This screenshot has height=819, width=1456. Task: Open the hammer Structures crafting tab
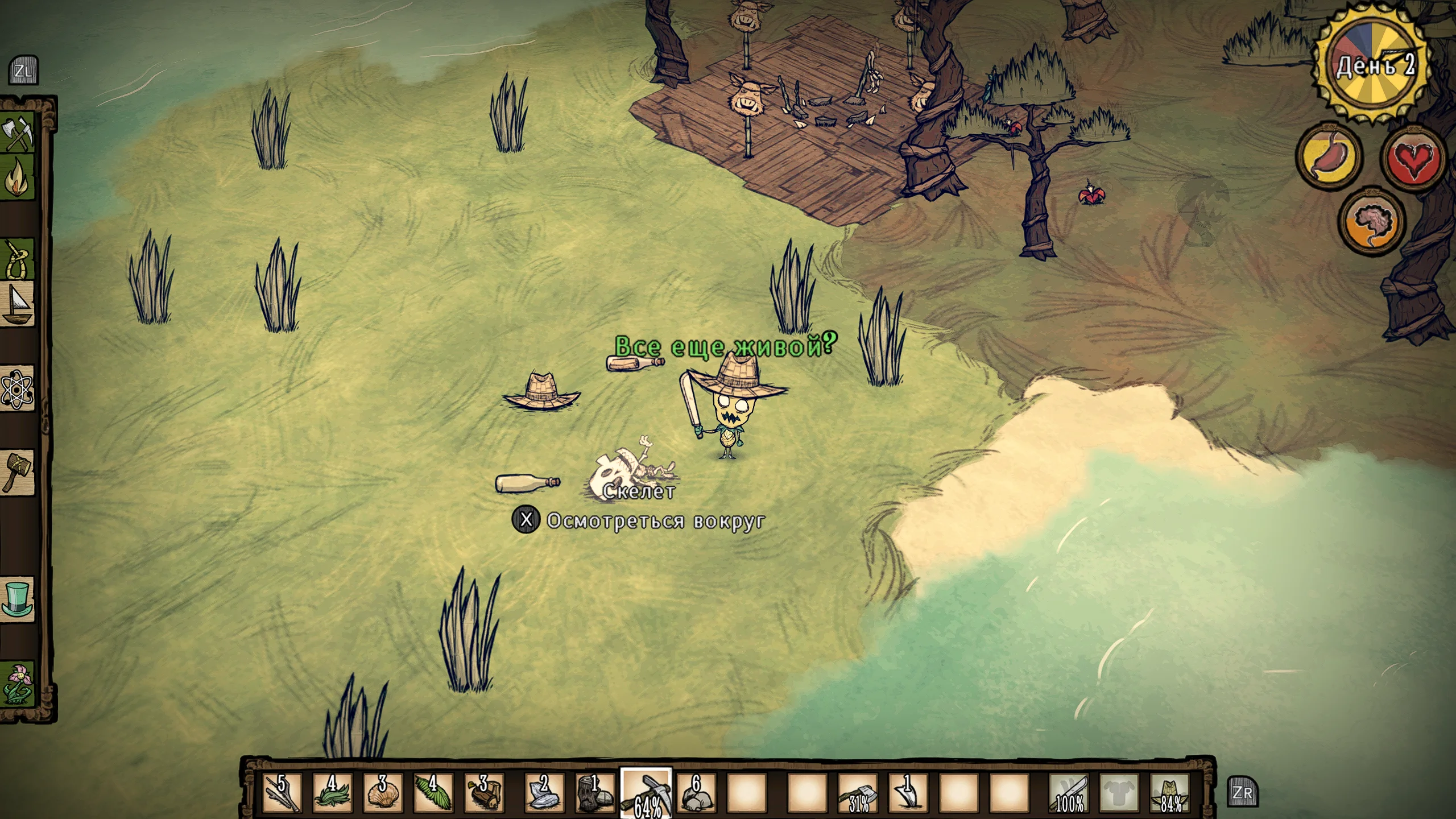pyautogui.click(x=18, y=471)
